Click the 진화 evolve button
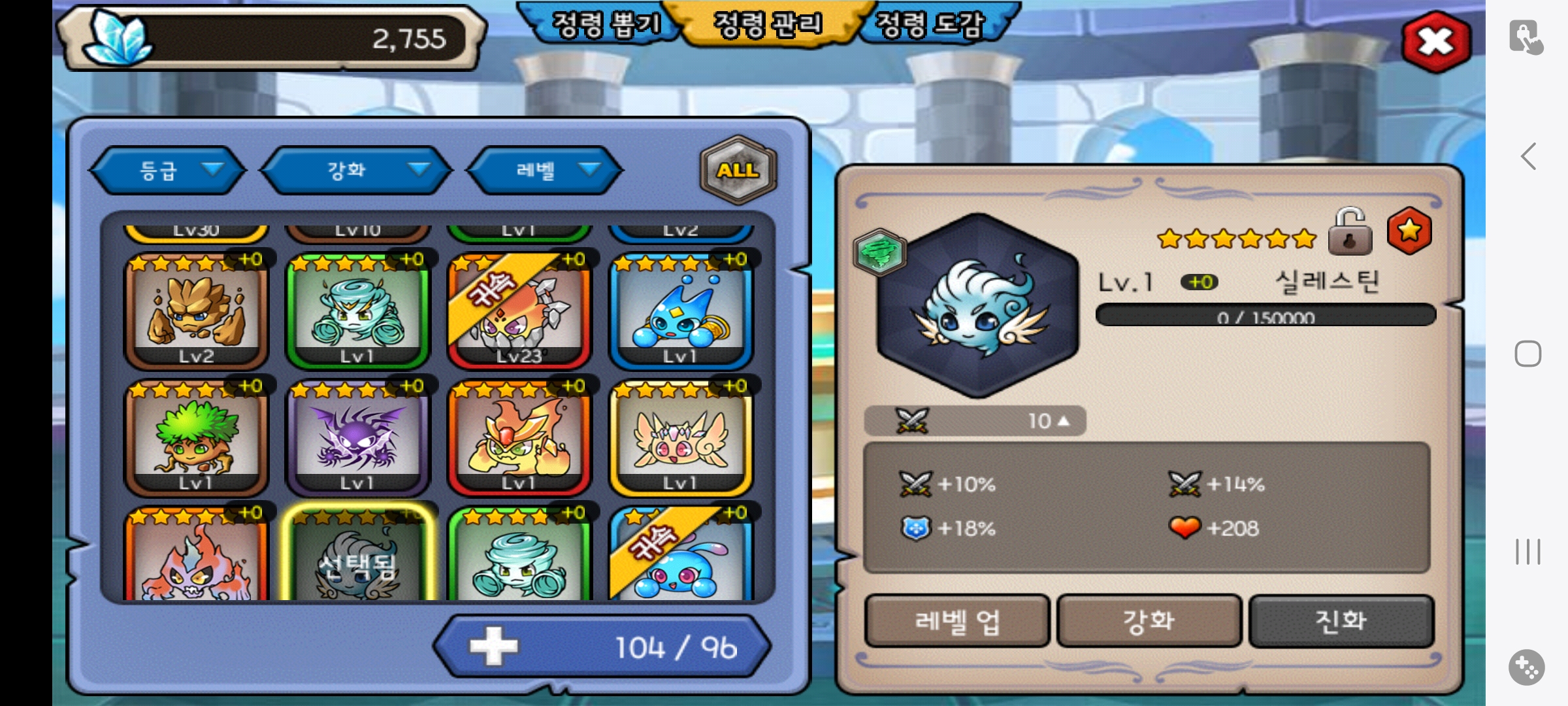 click(1341, 621)
